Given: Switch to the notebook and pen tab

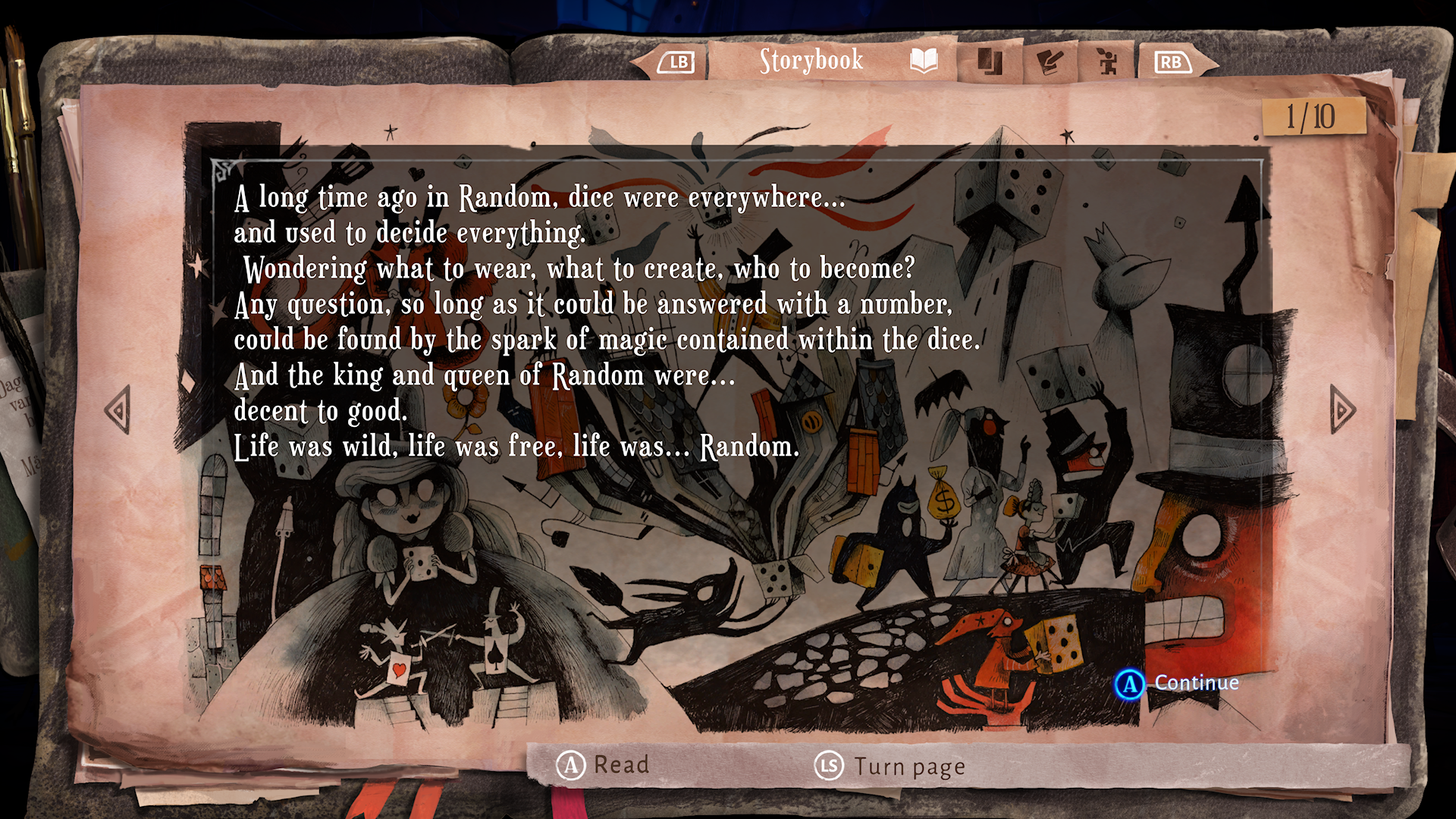Looking at the screenshot, I should click(x=1050, y=61).
